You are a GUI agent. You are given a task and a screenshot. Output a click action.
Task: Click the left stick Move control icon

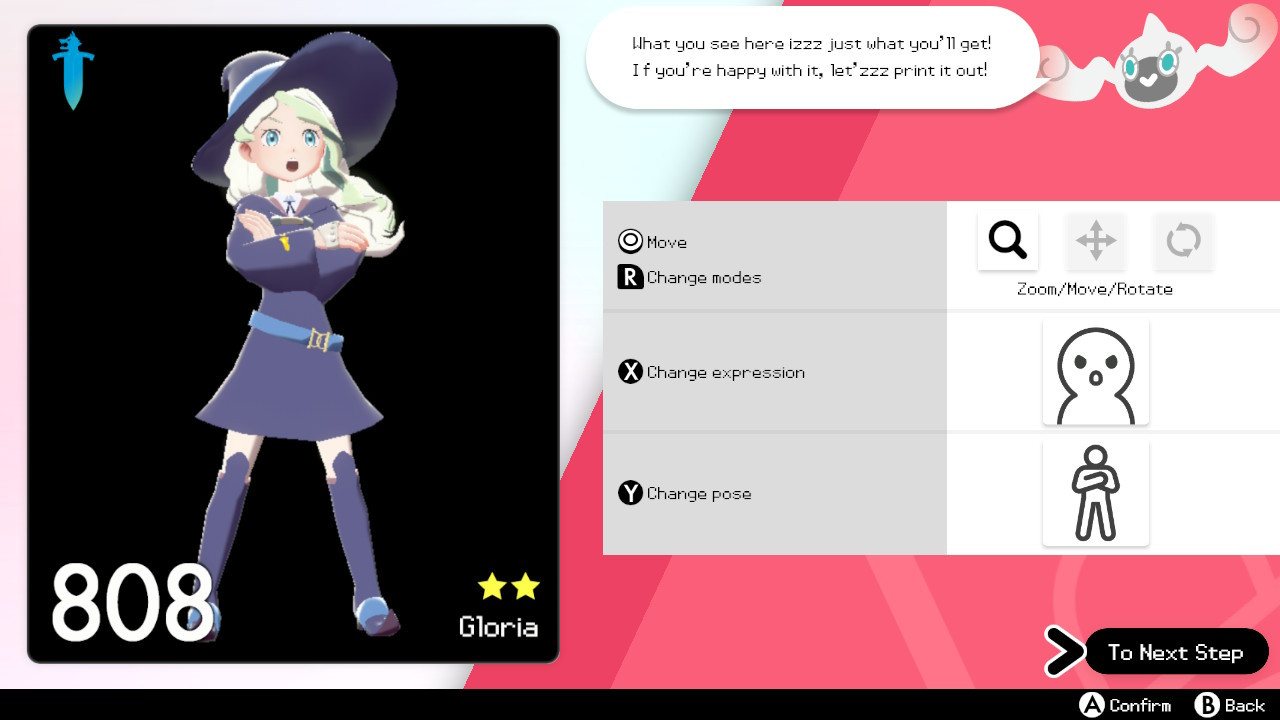coord(629,240)
